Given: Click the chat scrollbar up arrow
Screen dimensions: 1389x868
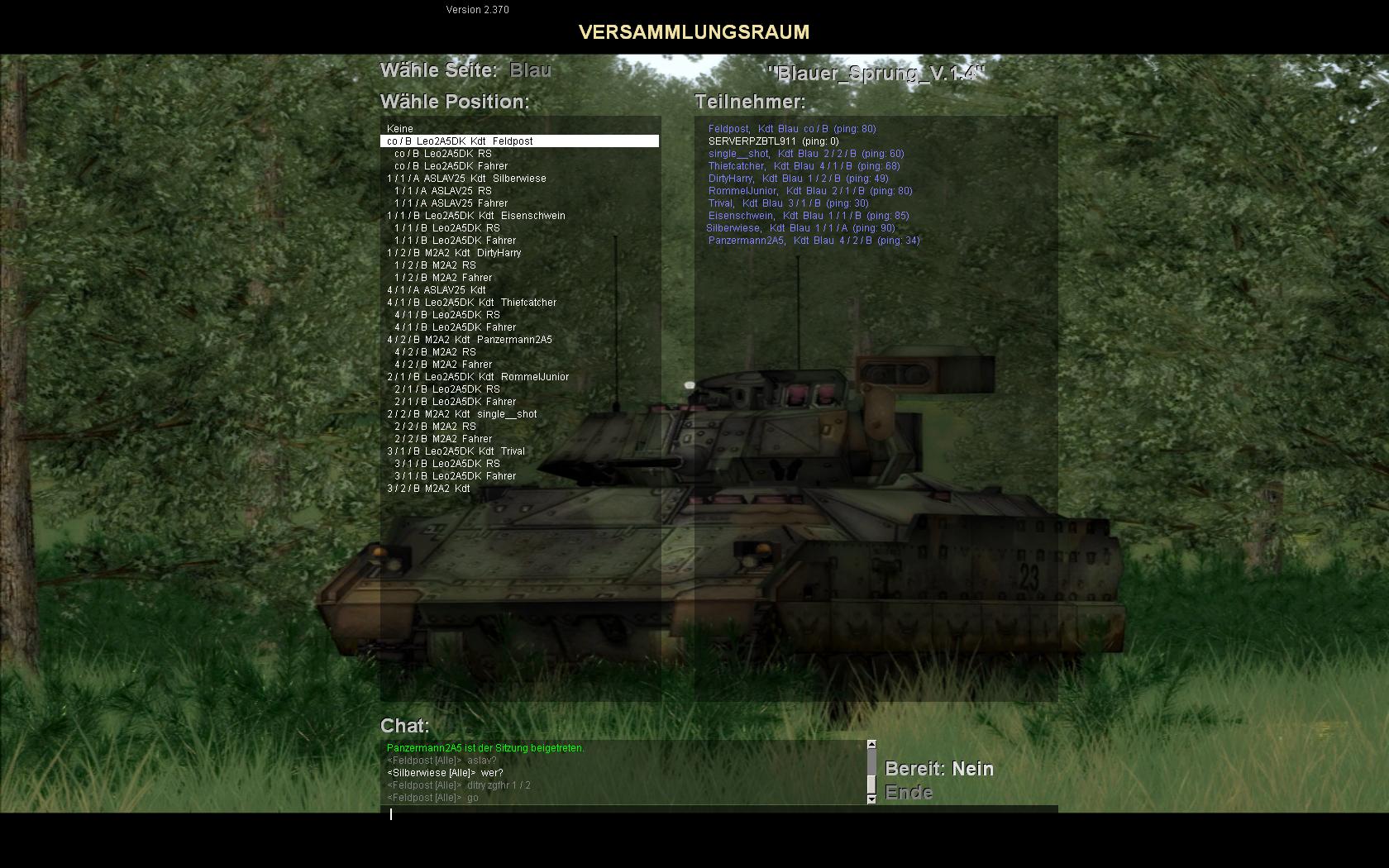Looking at the screenshot, I should coord(871,745).
